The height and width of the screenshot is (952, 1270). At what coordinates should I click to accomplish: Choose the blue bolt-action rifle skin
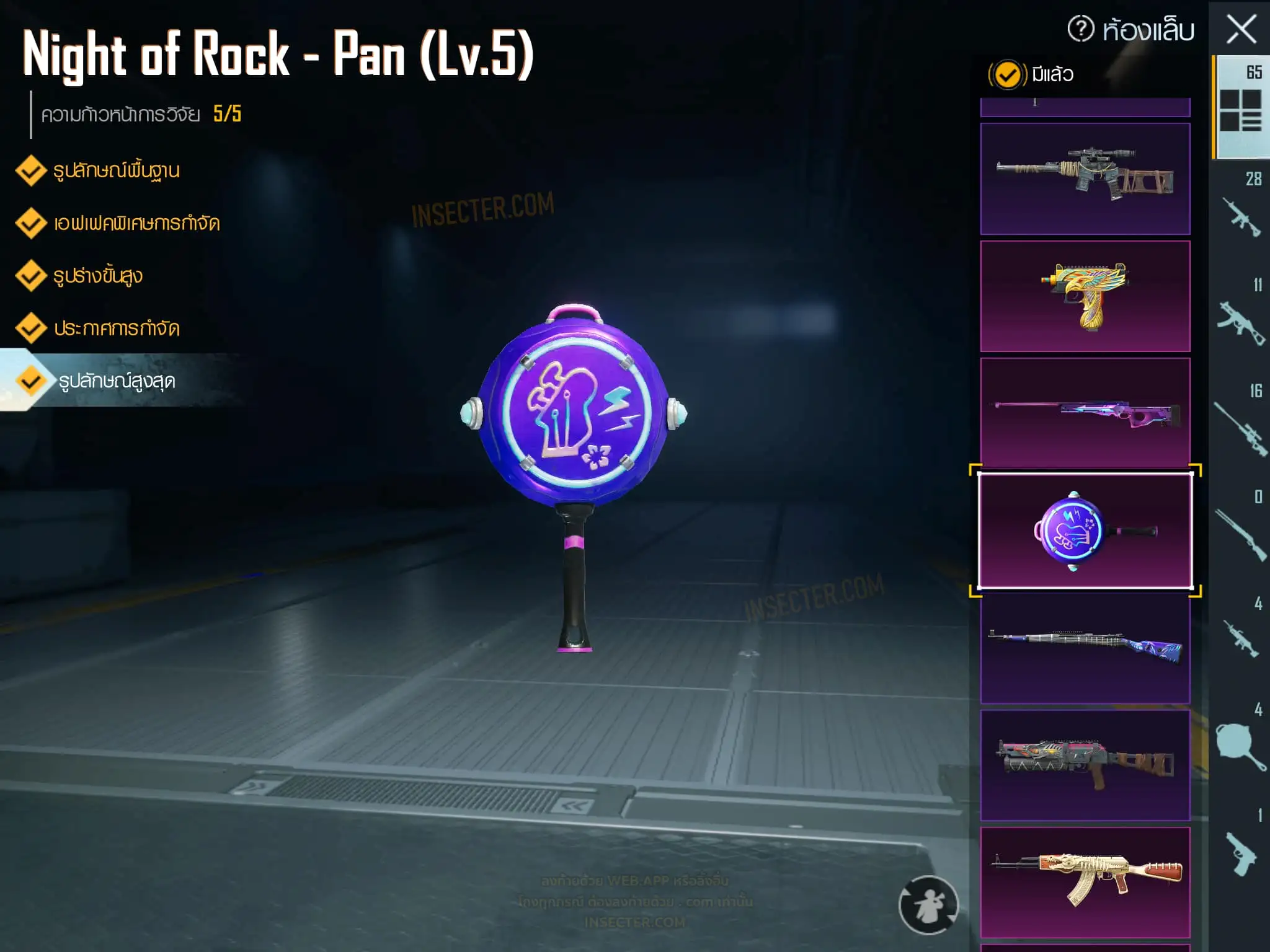pyautogui.click(x=1085, y=647)
